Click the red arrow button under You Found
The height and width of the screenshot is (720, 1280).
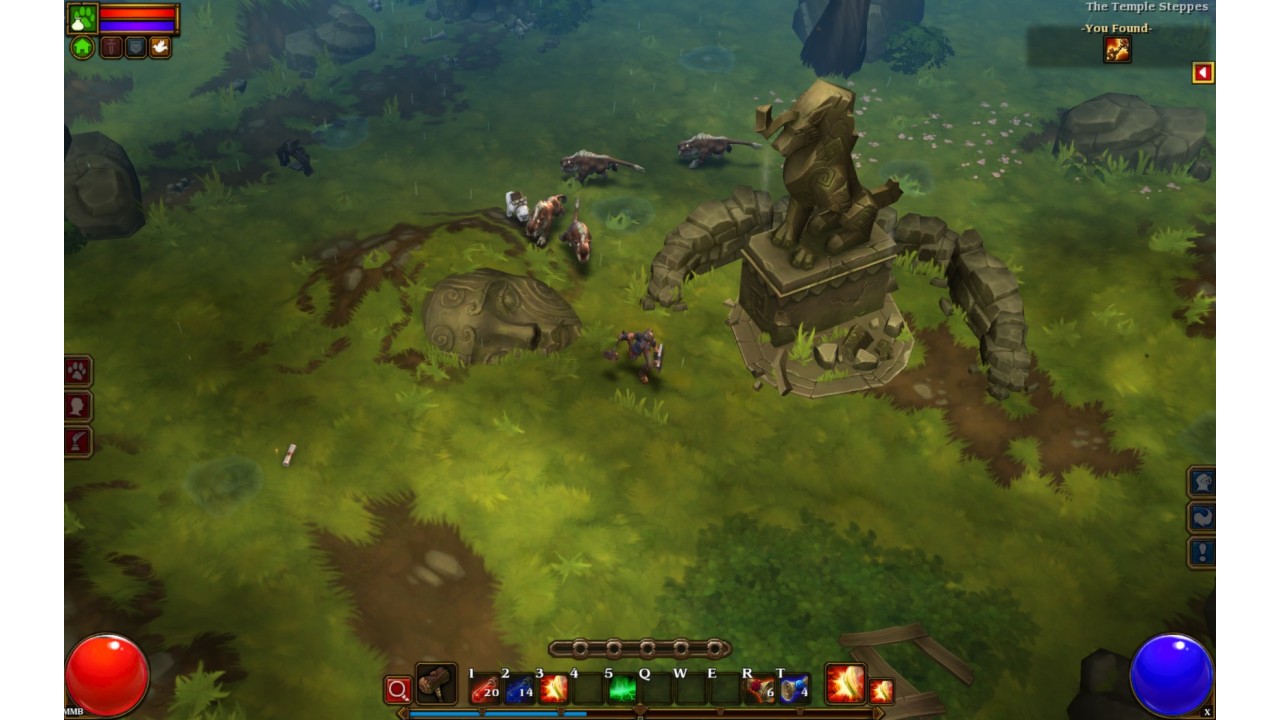(x=1203, y=73)
